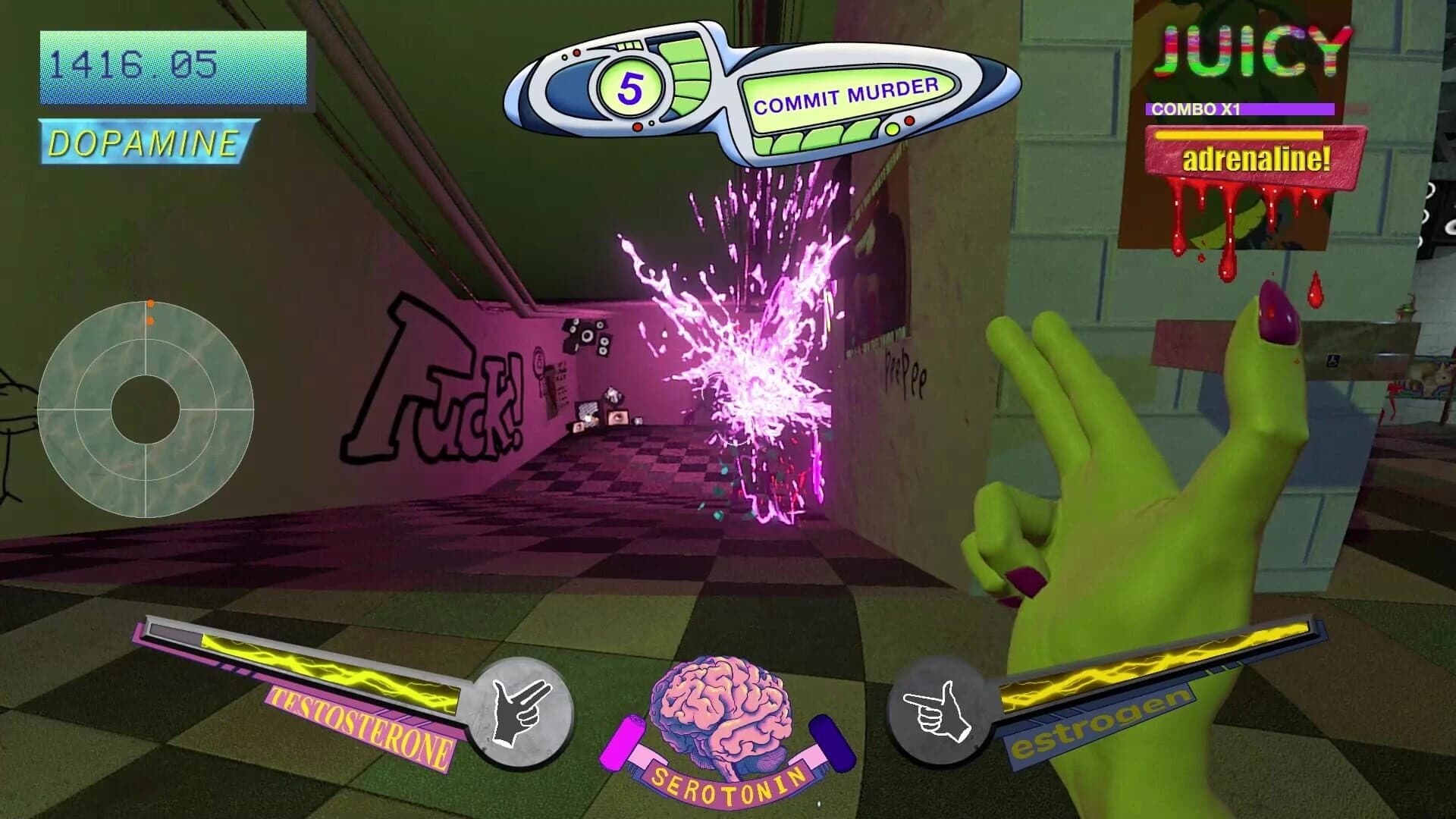Toggle the DOPAMINE display banner
This screenshot has height=819, width=1456.
[144, 141]
